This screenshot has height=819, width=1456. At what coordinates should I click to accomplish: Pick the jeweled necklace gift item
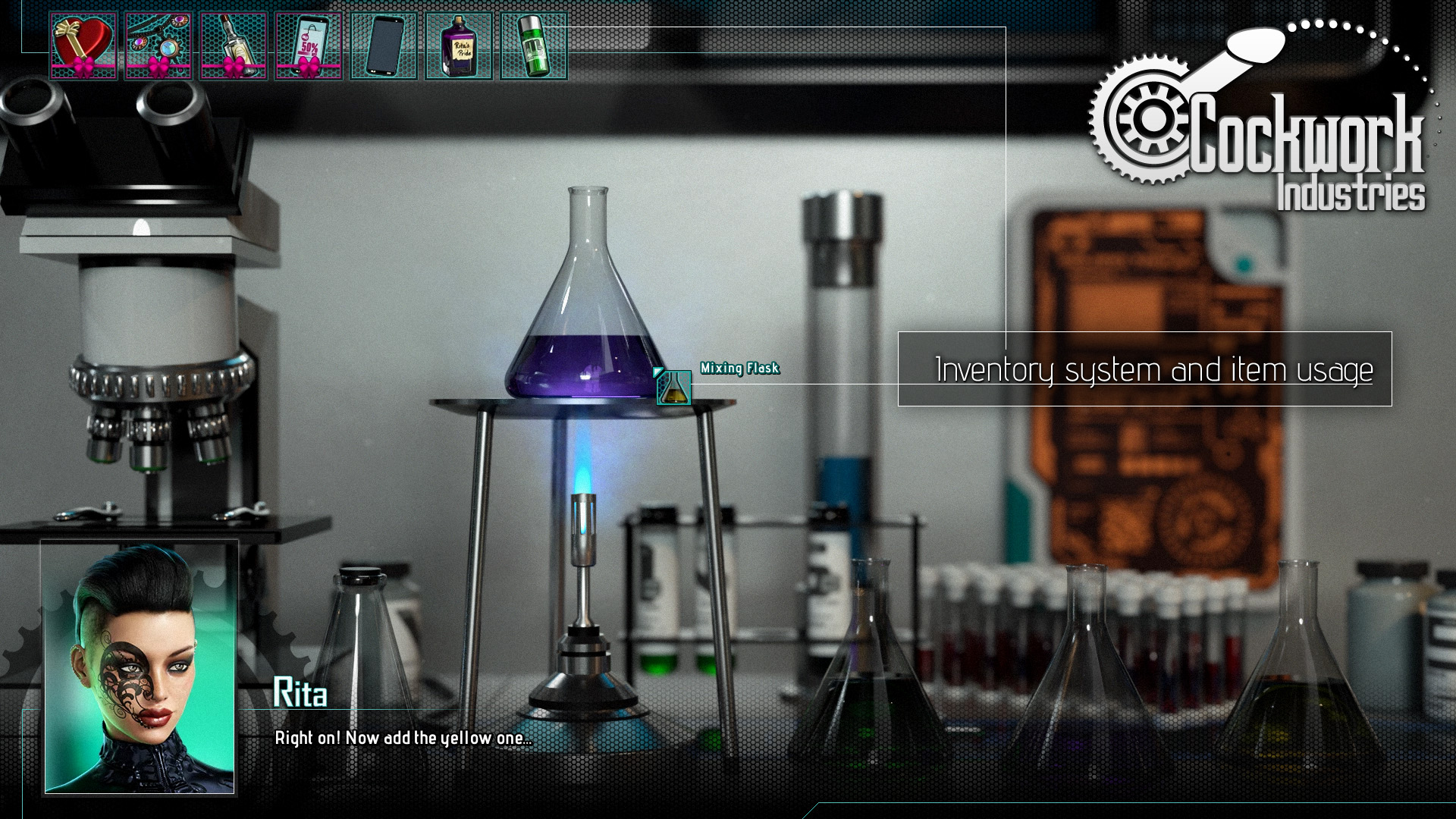158,46
